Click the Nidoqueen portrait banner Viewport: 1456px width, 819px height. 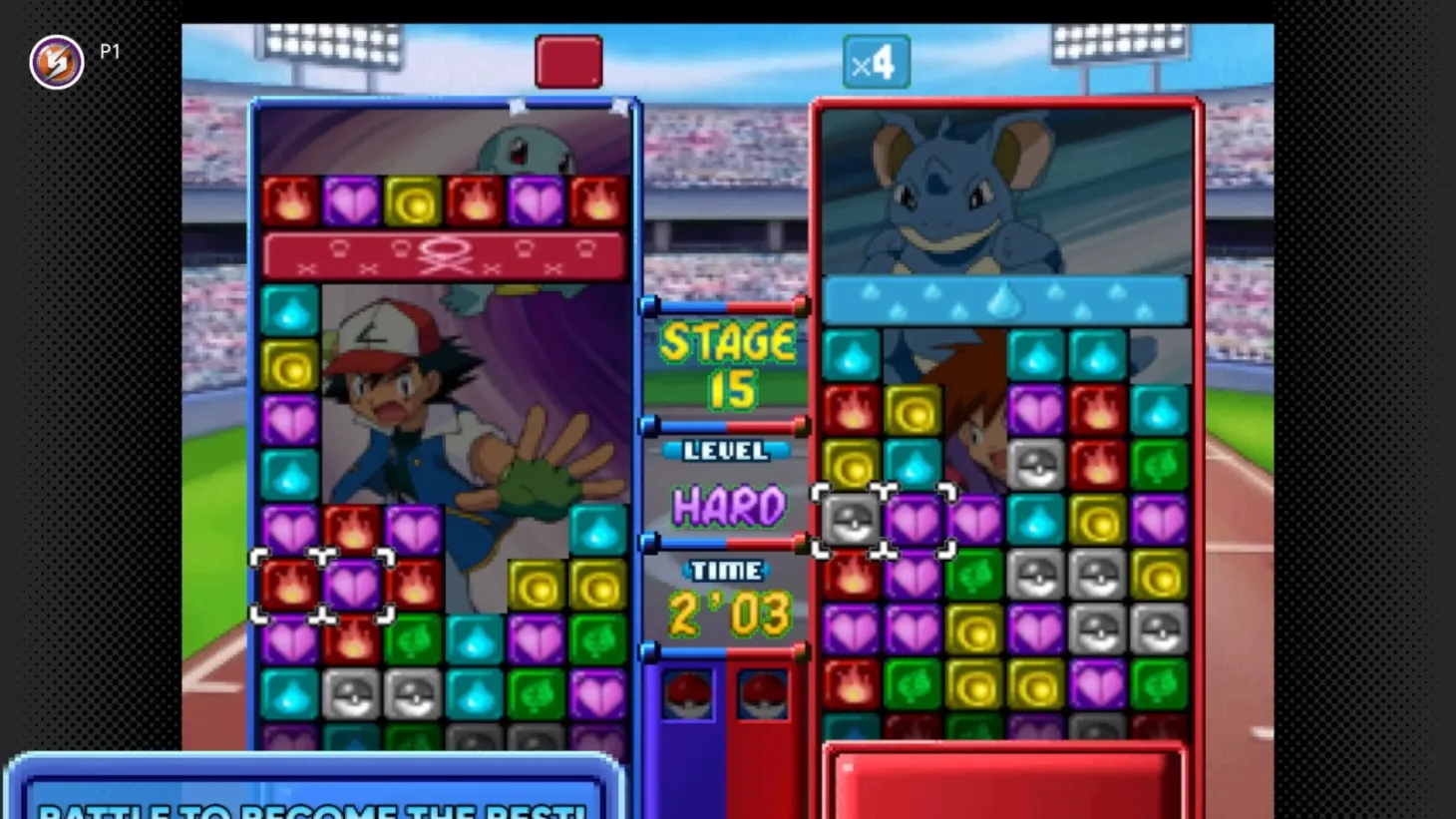(1002, 190)
